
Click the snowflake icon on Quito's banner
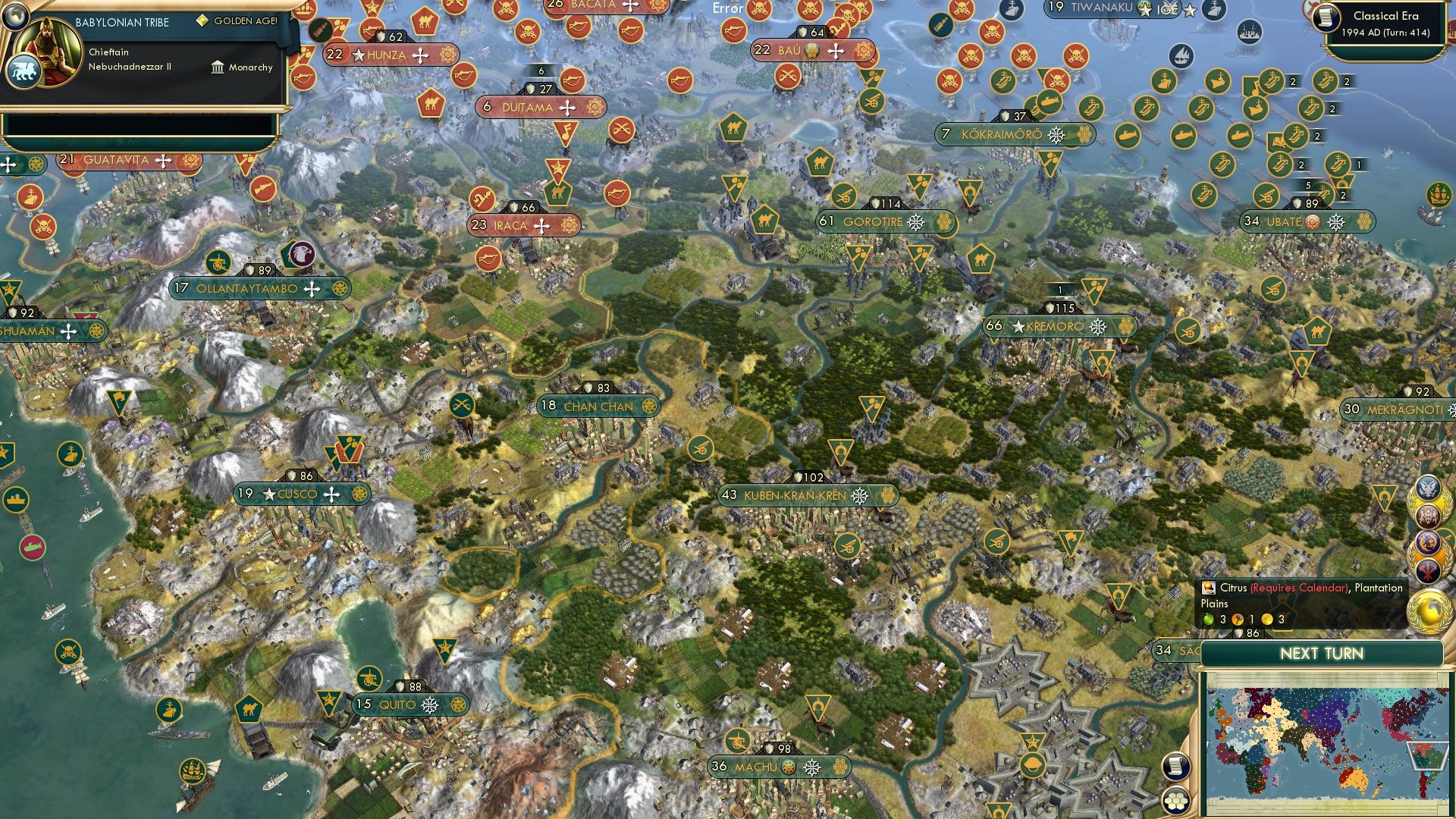[428, 704]
